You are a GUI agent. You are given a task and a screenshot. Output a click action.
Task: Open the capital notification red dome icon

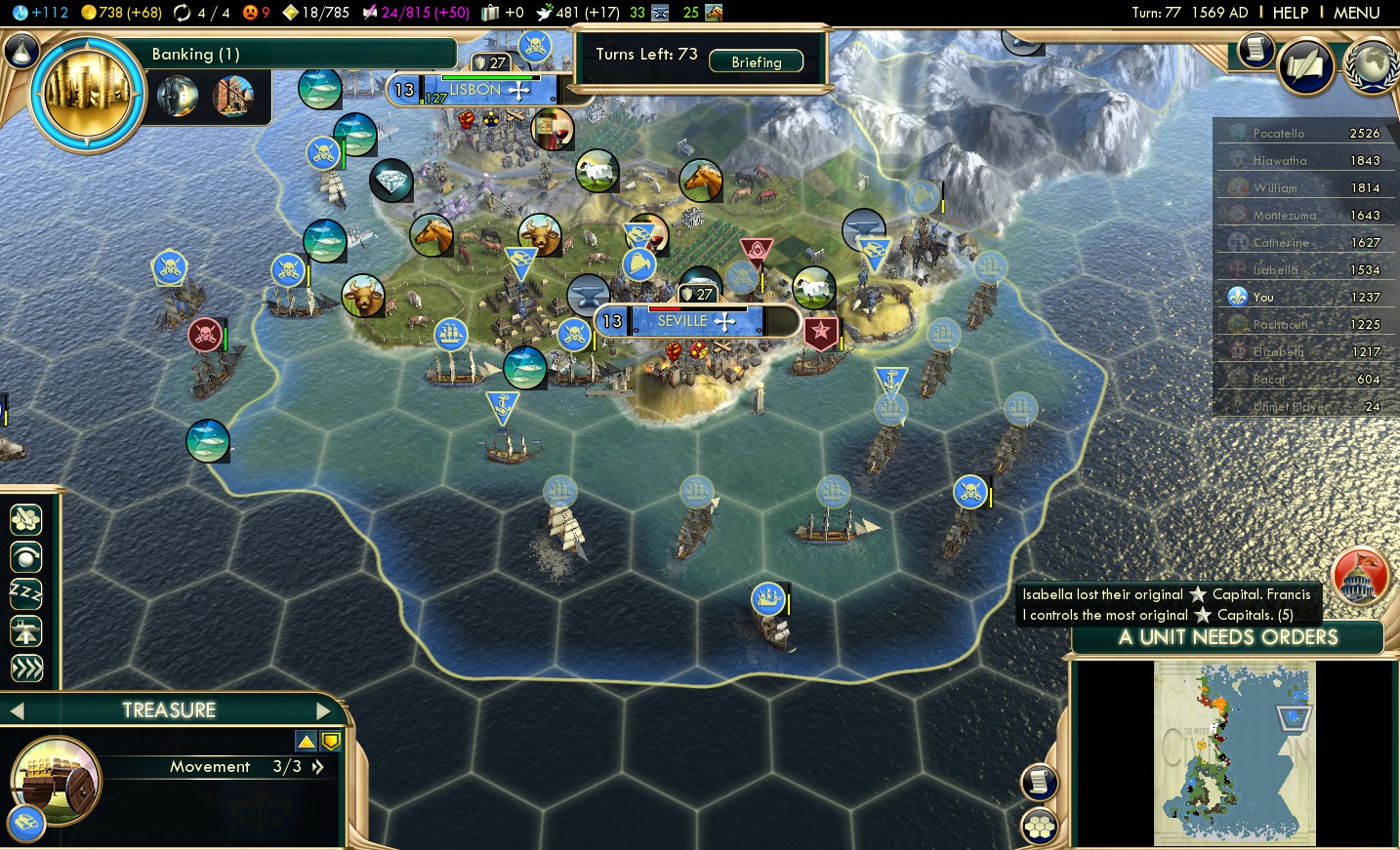(x=1359, y=576)
